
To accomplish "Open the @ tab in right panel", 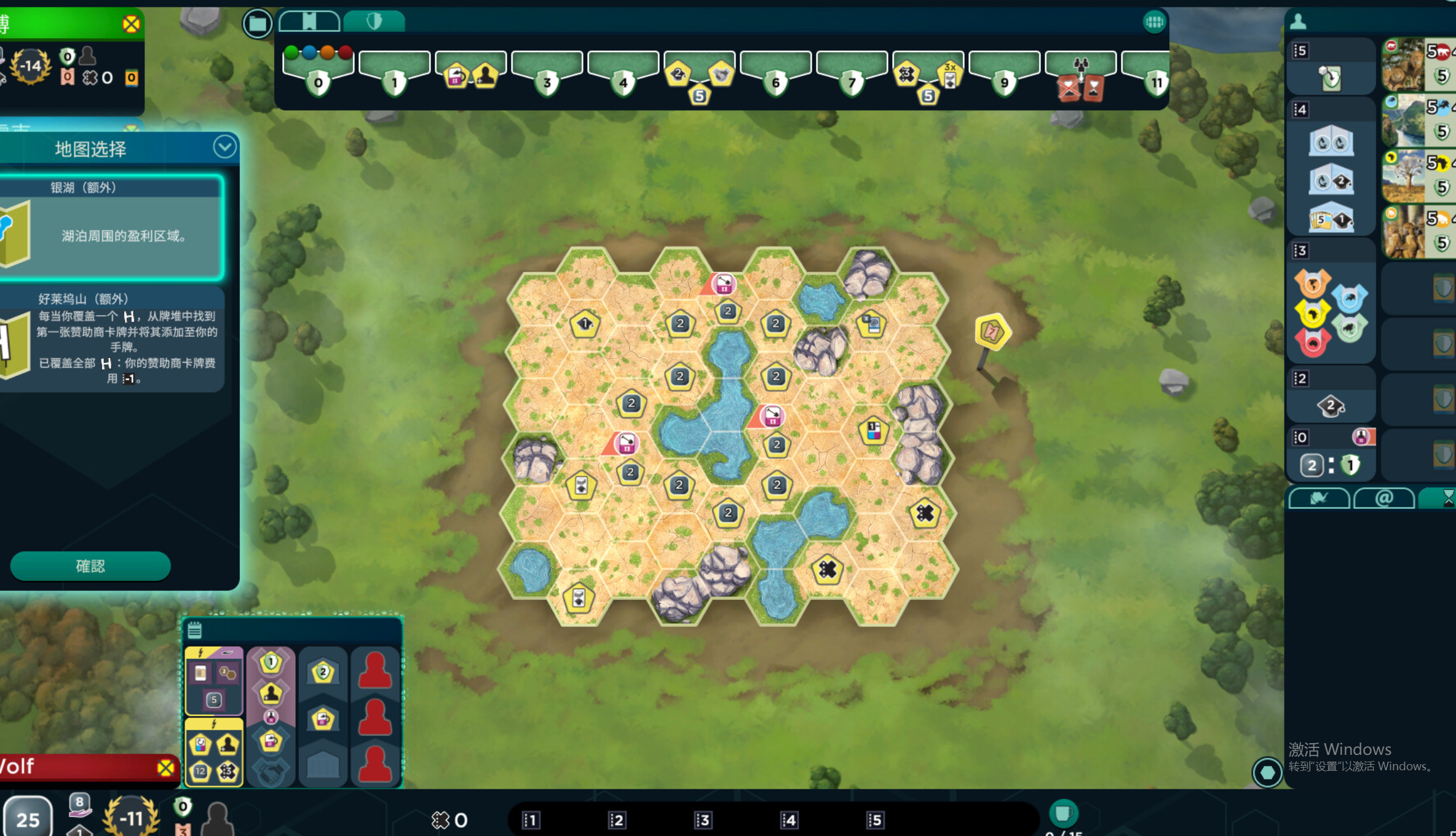I will [1384, 499].
